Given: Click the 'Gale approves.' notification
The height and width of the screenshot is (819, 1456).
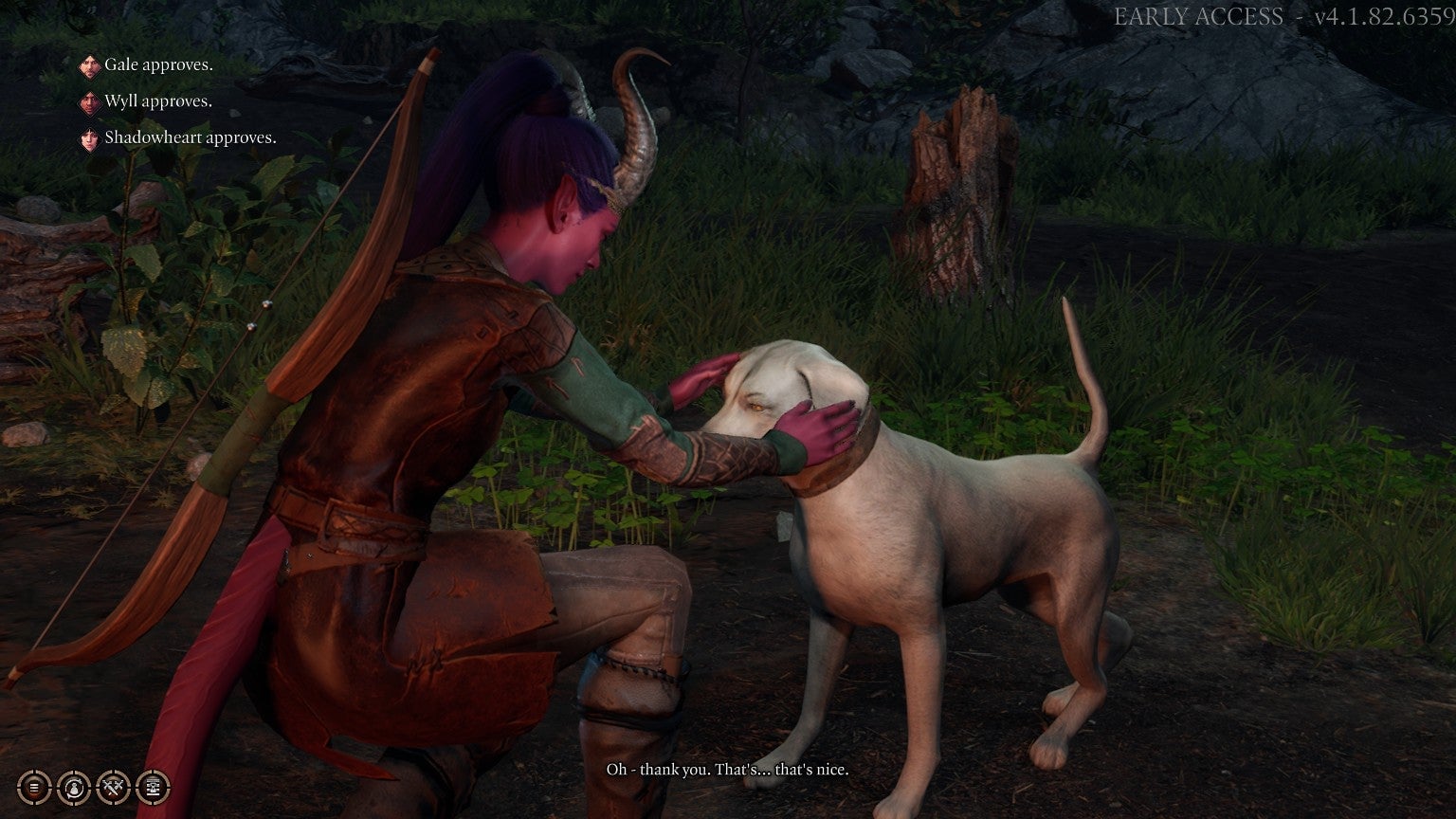Looking at the screenshot, I should click(x=159, y=64).
